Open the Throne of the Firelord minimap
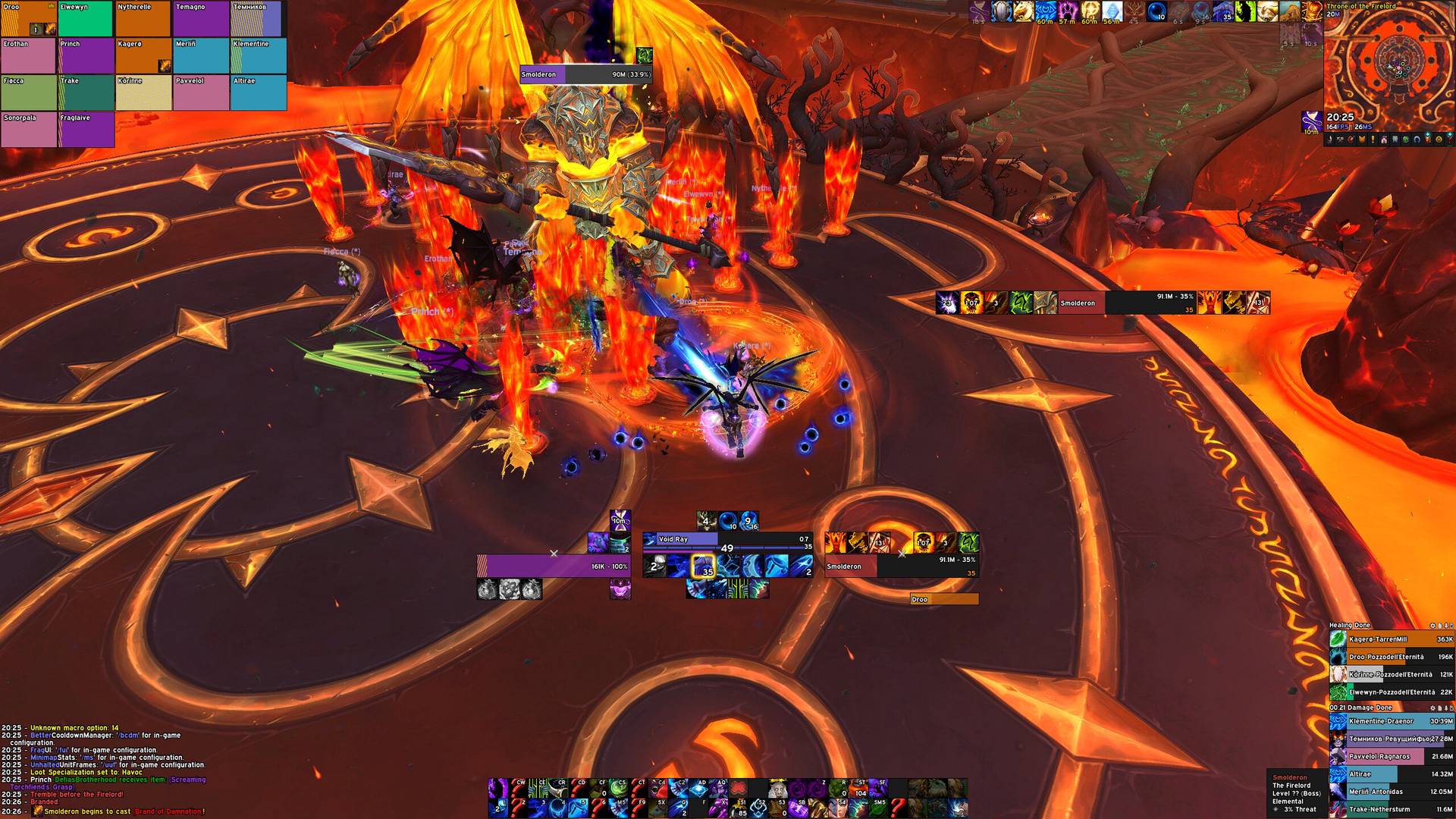Image resolution: width=1456 pixels, height=819 pixels. pyautogui.click(x=1389, y=64)
